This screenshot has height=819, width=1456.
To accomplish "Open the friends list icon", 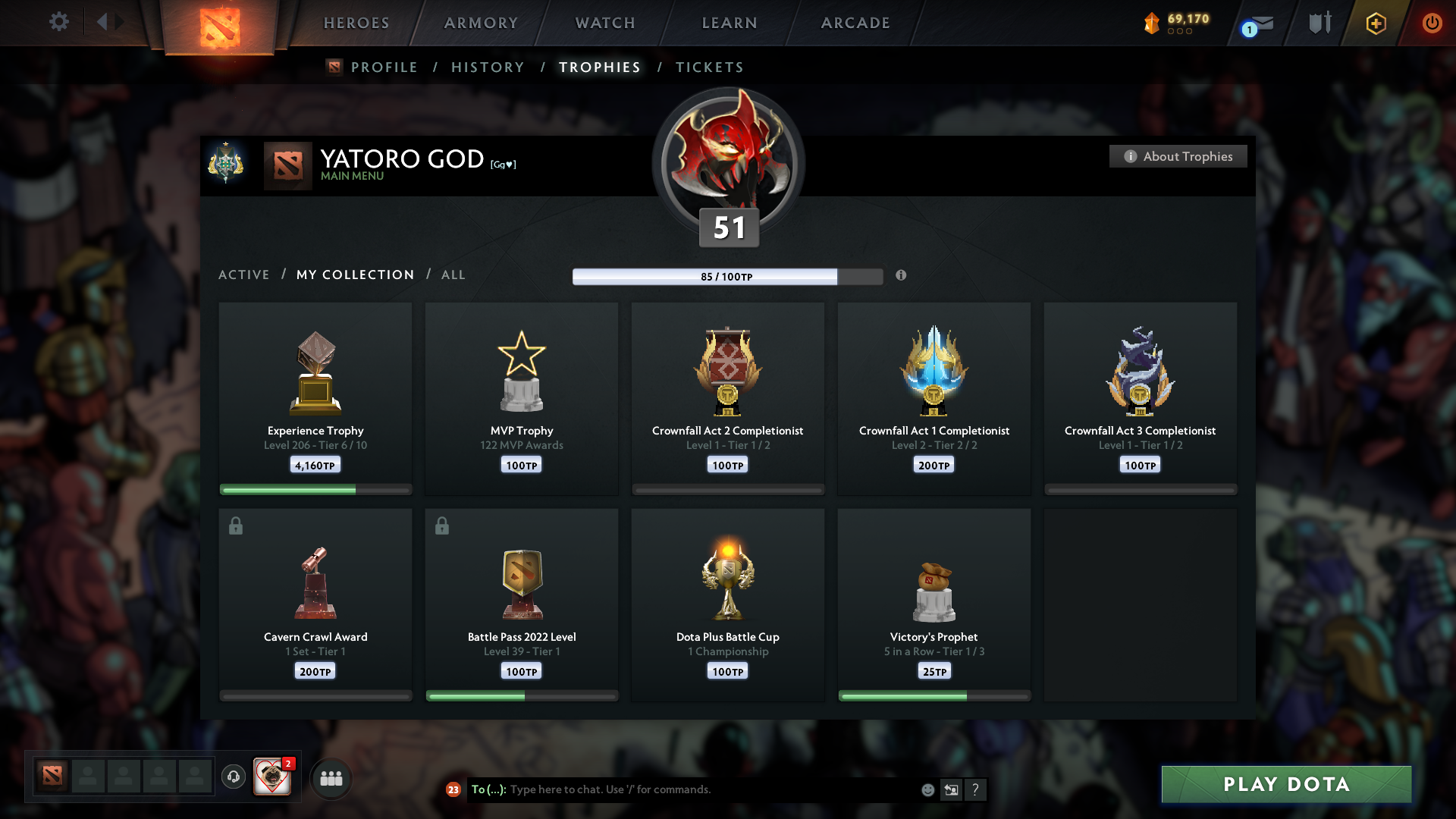I will (x=331, y=777).
